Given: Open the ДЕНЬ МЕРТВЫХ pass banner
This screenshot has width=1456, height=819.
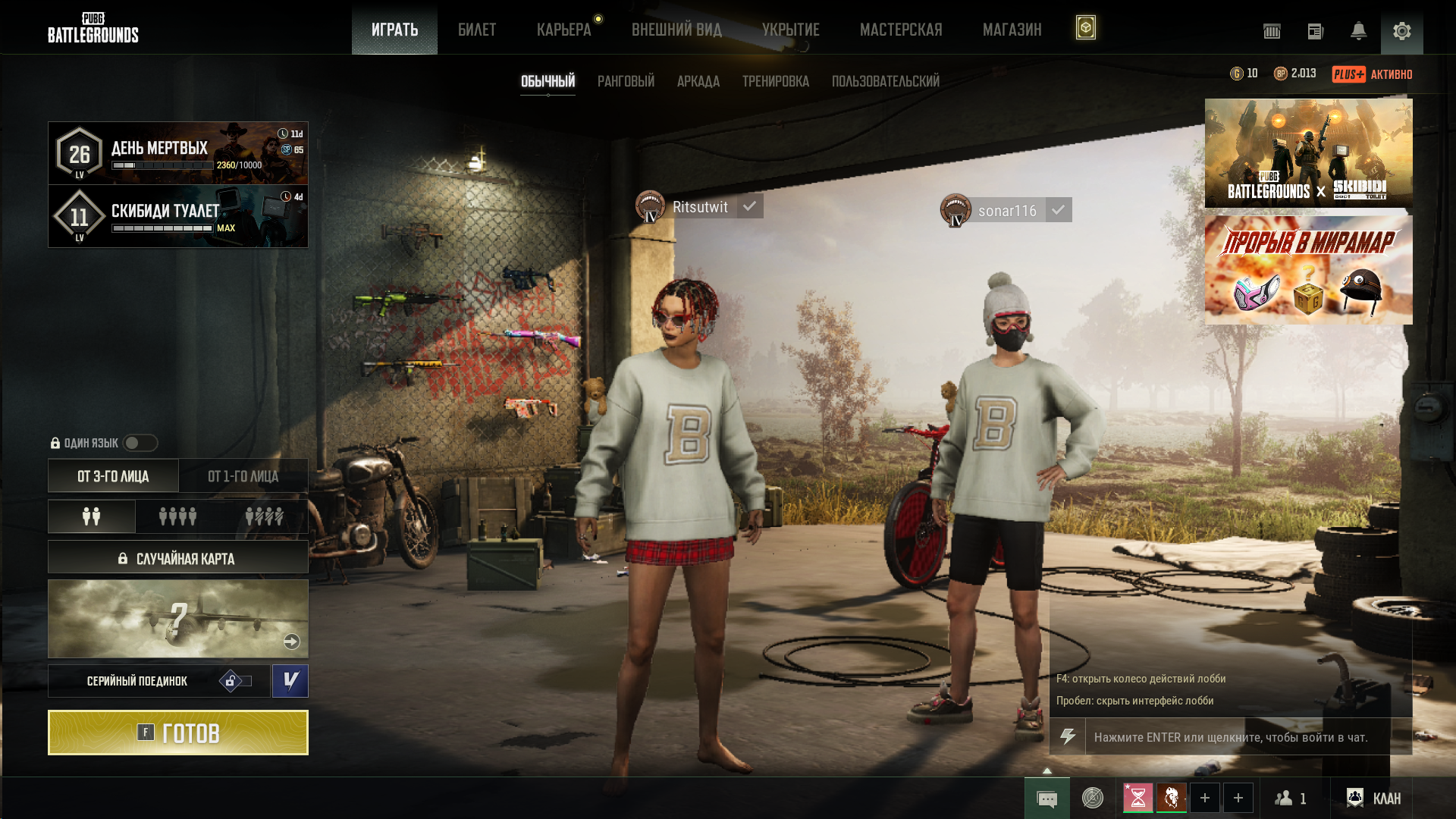Looking at the screenshot, I should tap(177, 152).
